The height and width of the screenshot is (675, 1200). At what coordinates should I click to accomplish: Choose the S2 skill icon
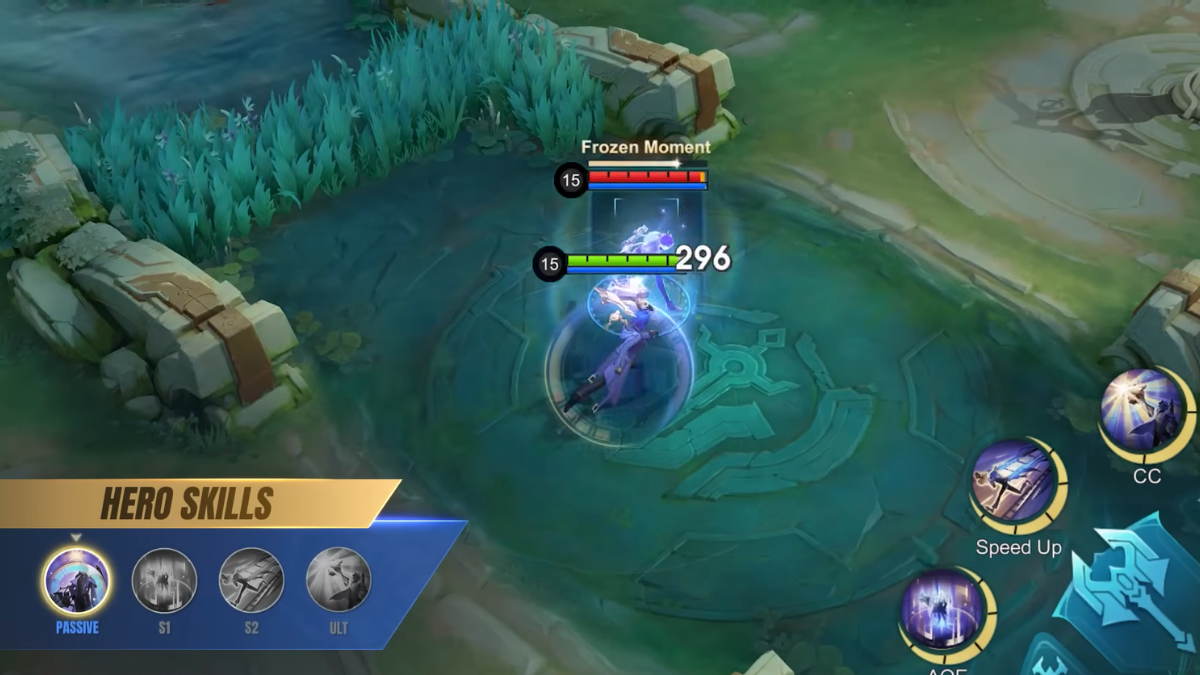point(251,581)
